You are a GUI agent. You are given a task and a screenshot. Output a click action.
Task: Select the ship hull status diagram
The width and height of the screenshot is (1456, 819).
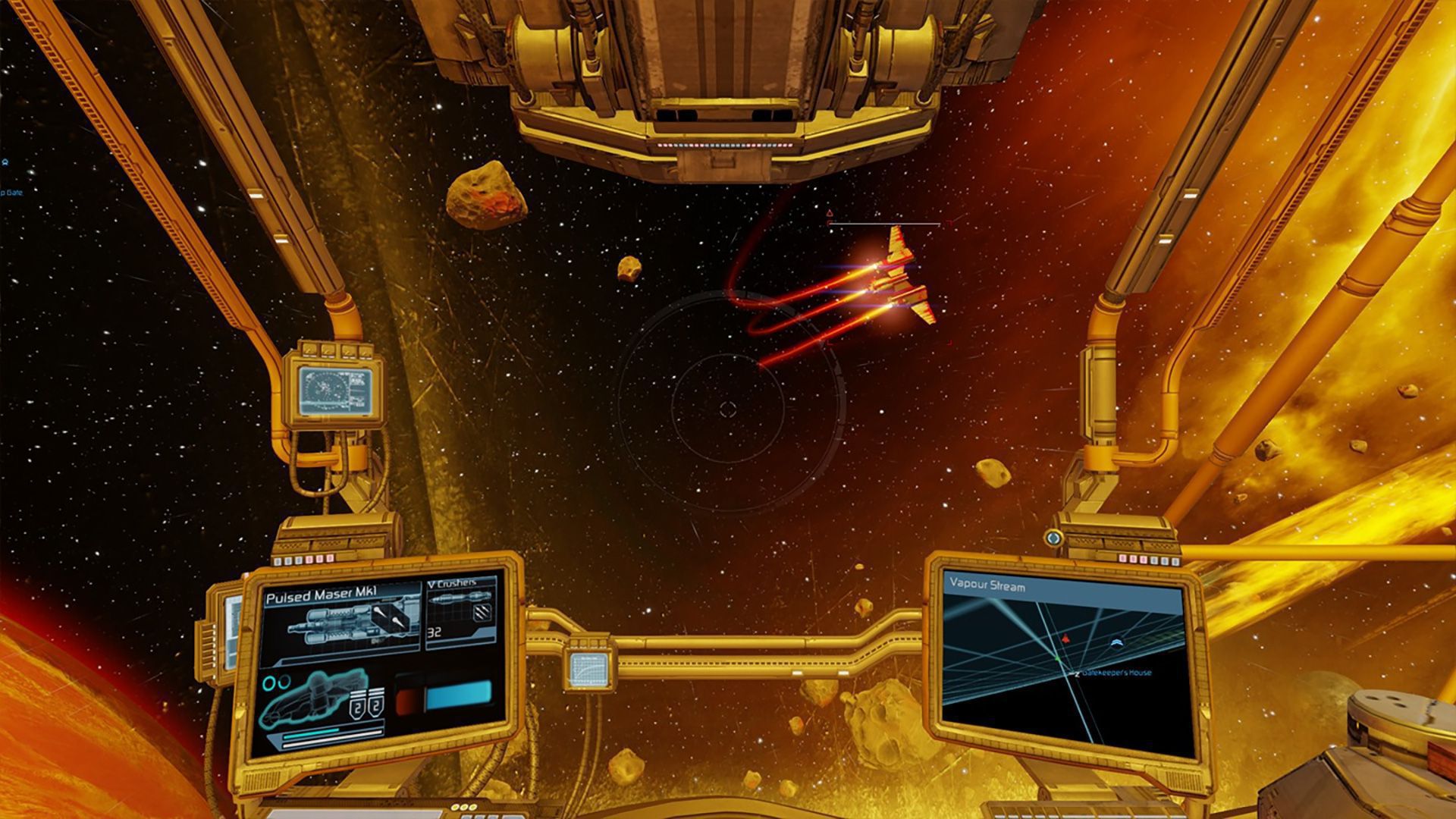tap(311, 698)
